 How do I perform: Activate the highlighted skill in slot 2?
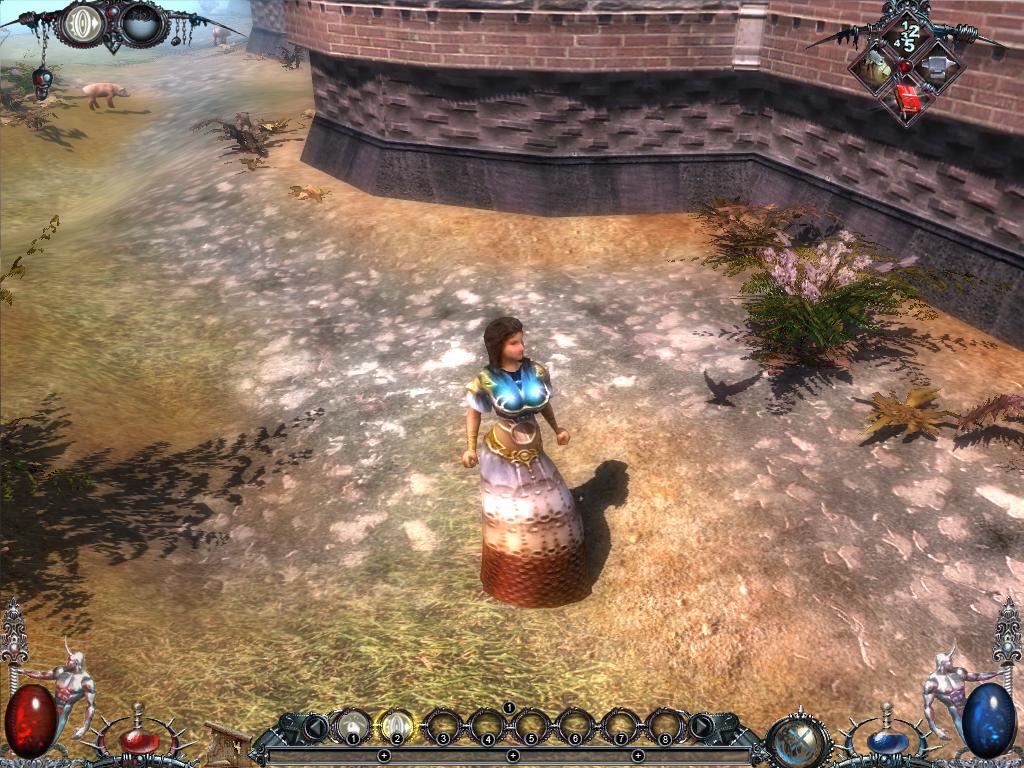(x=396, y=726)
